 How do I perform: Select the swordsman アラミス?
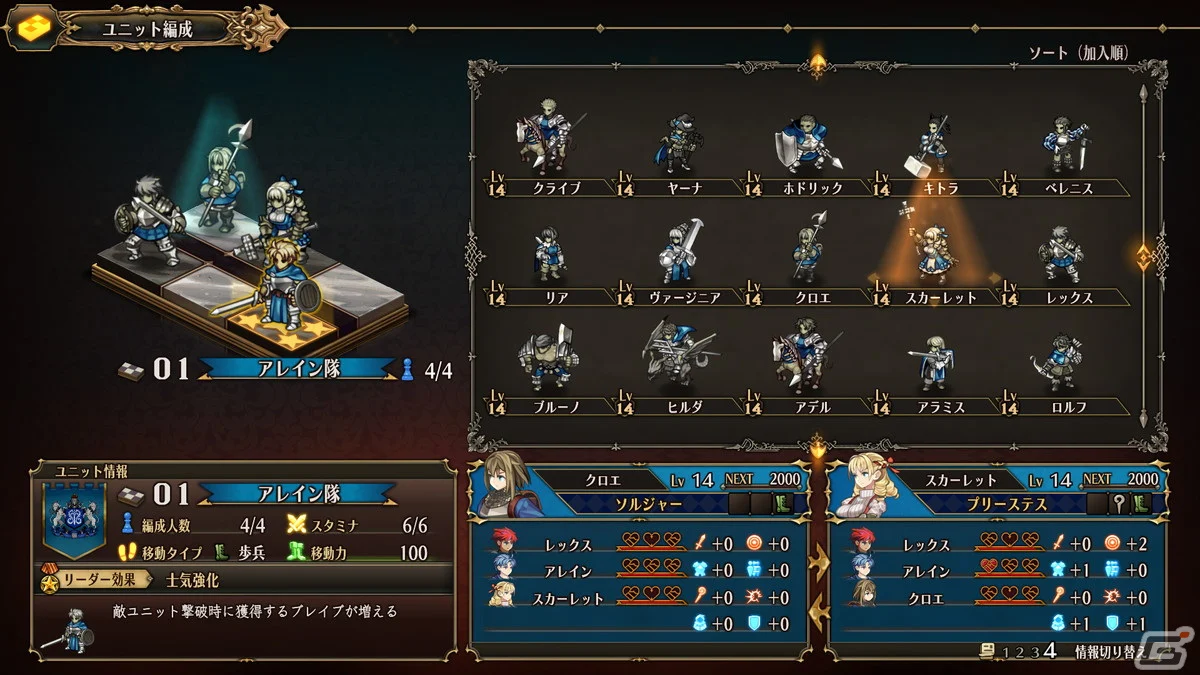pyautogui.click(x=933, y=365)
